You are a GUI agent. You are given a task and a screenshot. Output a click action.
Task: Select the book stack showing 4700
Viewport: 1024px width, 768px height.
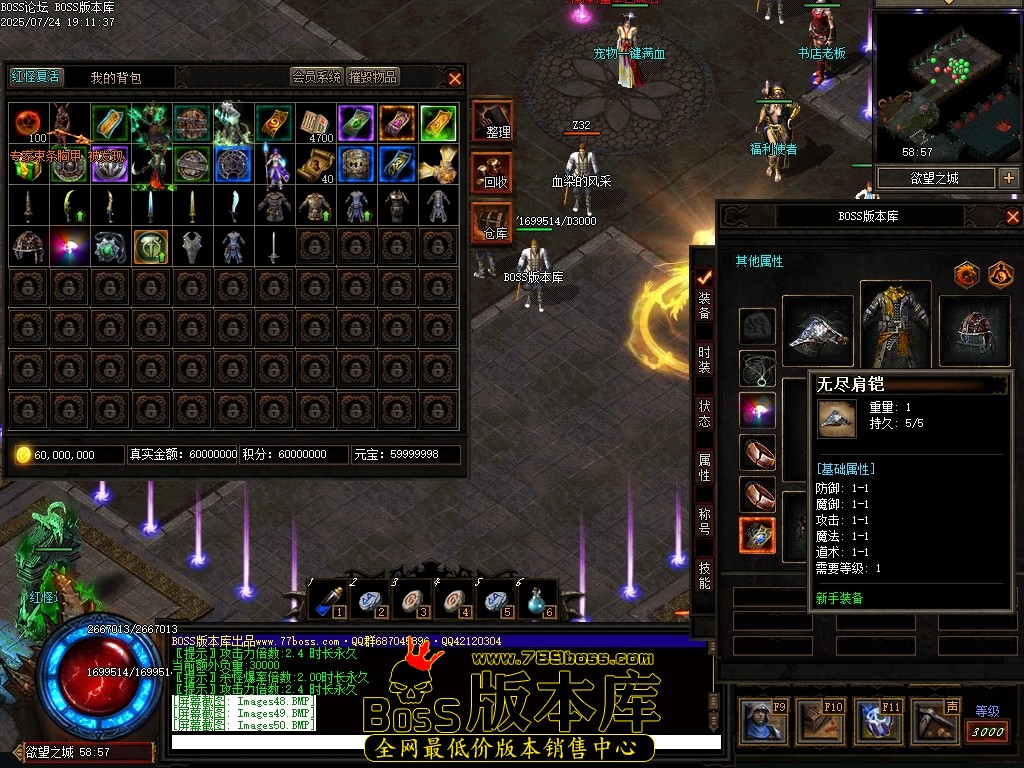coord(316,123)
